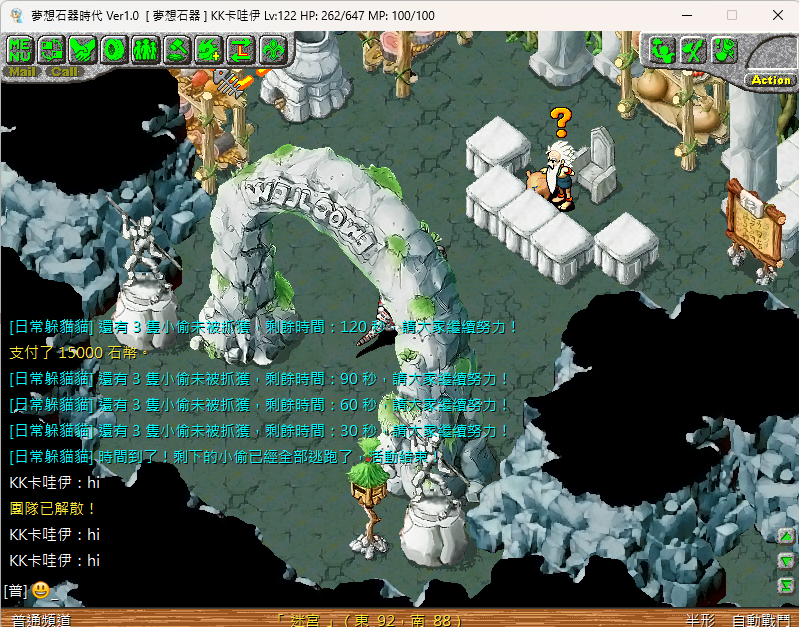The height and width of the screenshot is (627, 799).
Task: Click the chat scroll up arrow
Action: click(786, 535)
